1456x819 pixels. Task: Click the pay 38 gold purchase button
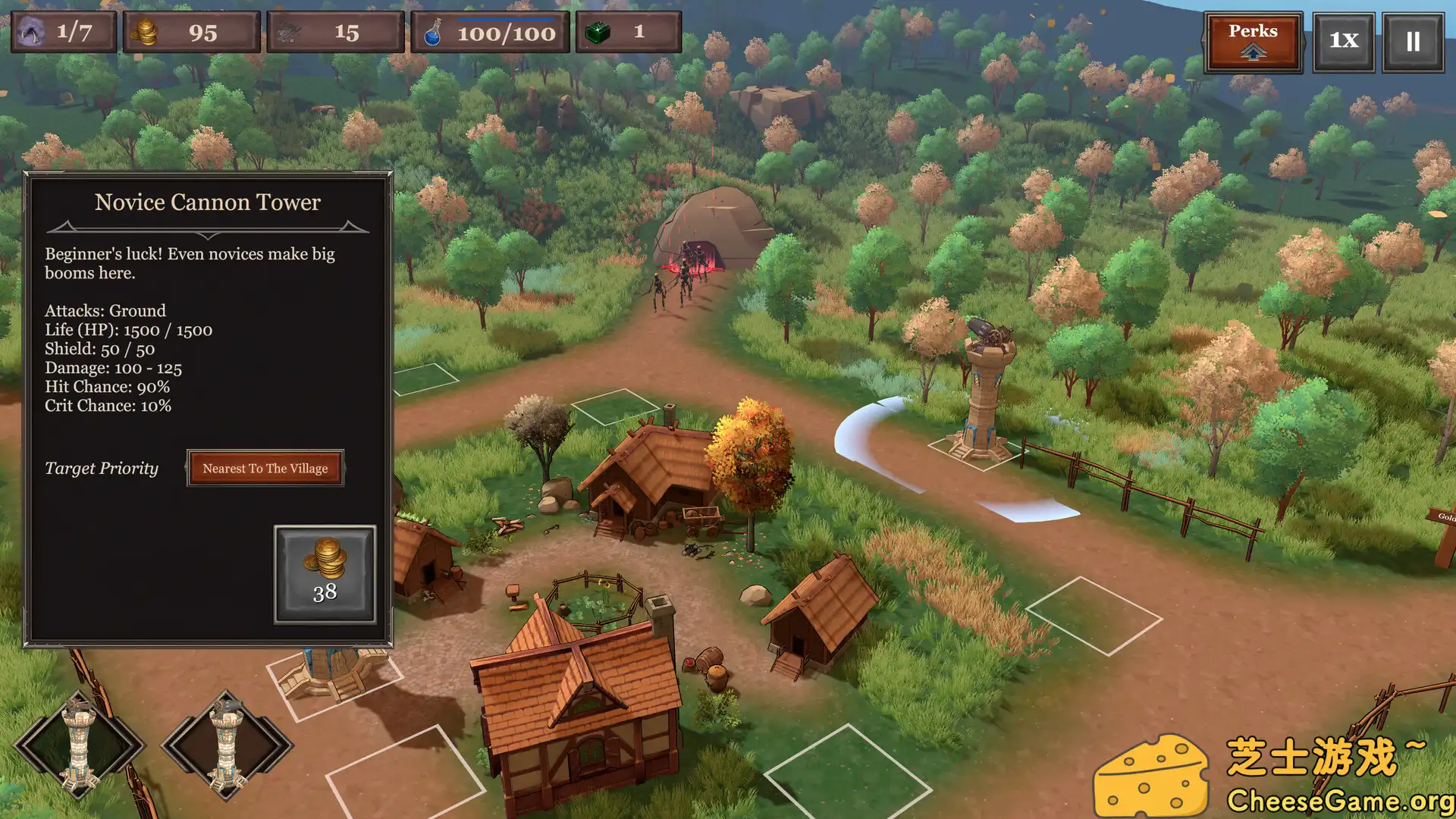[x=324, y=574]
